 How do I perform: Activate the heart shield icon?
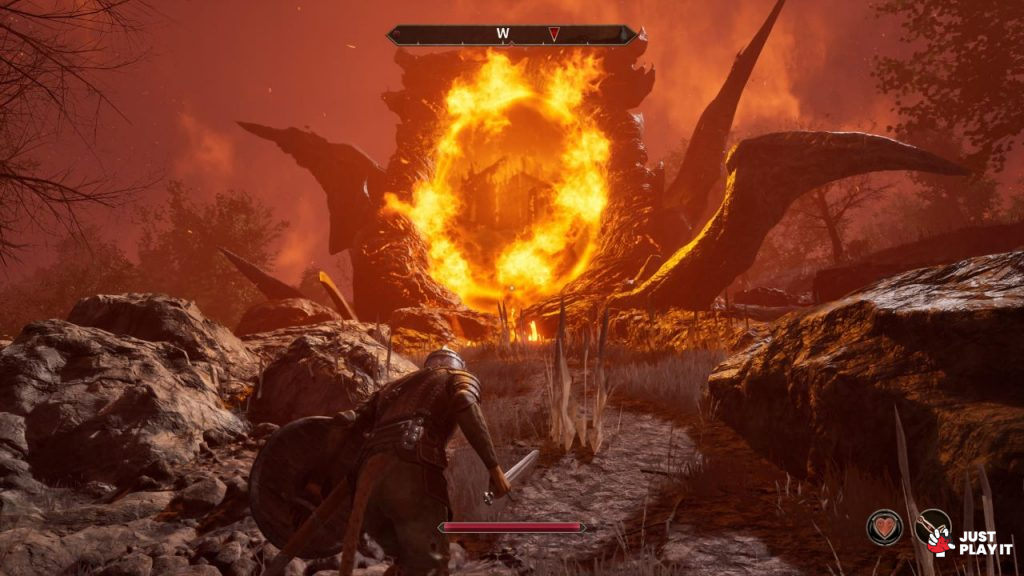coord(884,527)
